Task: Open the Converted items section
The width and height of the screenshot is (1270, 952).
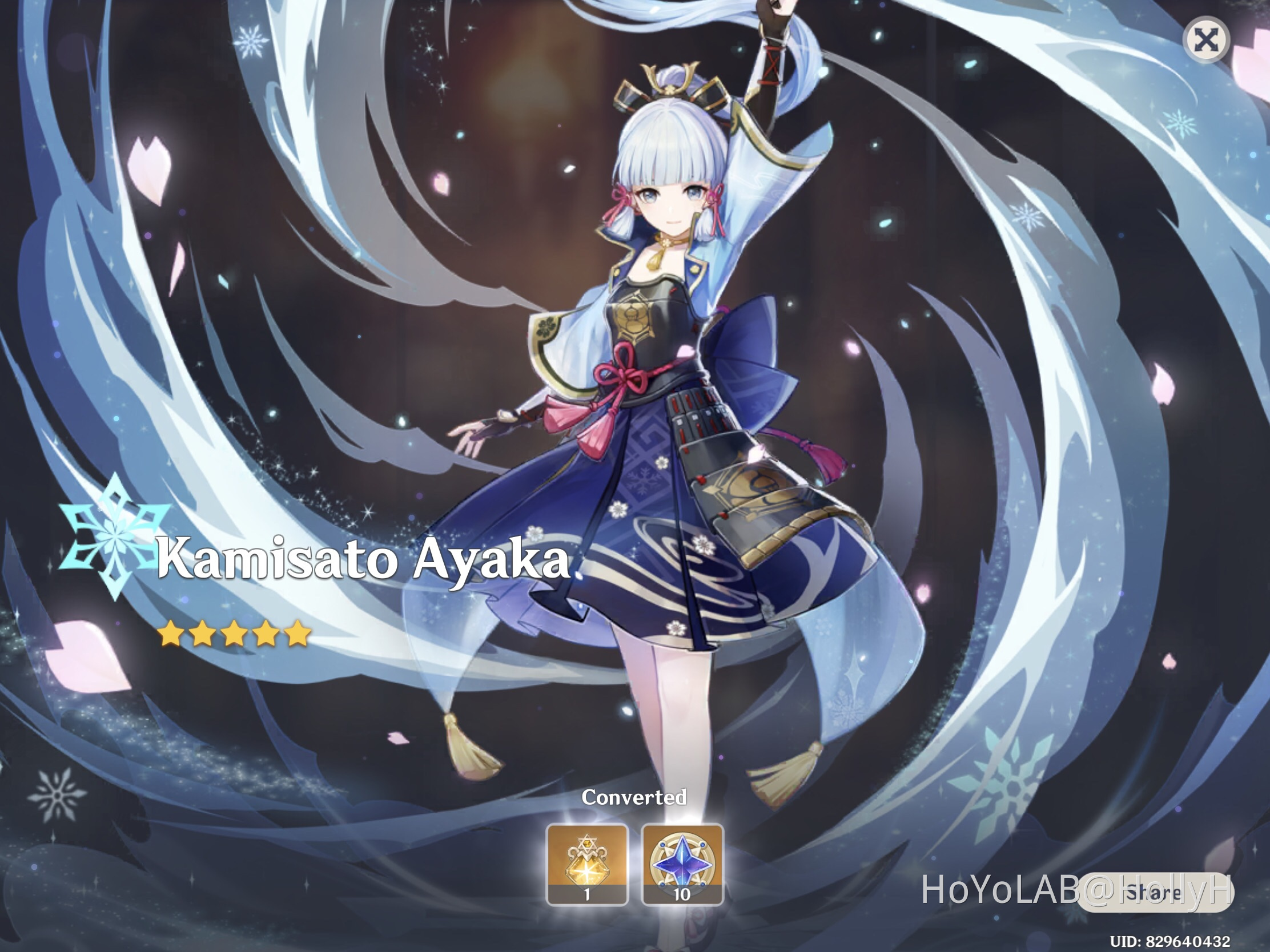Action: [x=633, y=797]
